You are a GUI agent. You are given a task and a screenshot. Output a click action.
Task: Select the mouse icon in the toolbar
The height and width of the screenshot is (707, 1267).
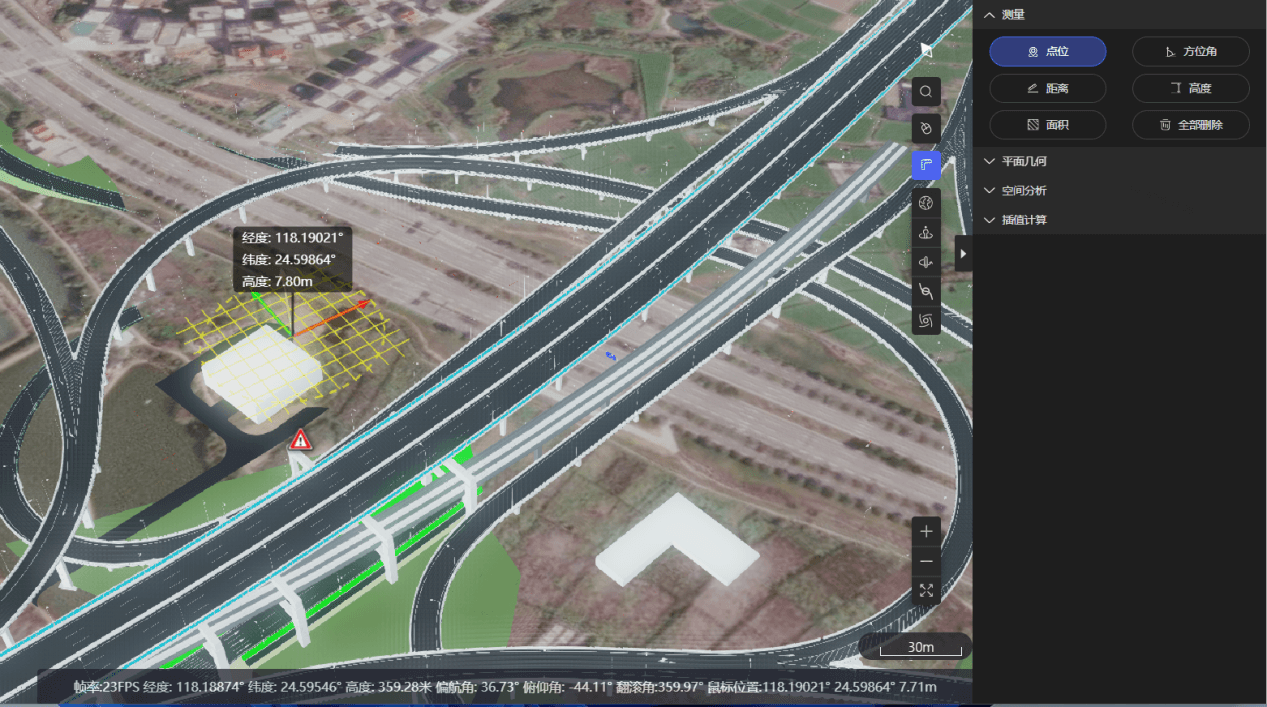926,128
